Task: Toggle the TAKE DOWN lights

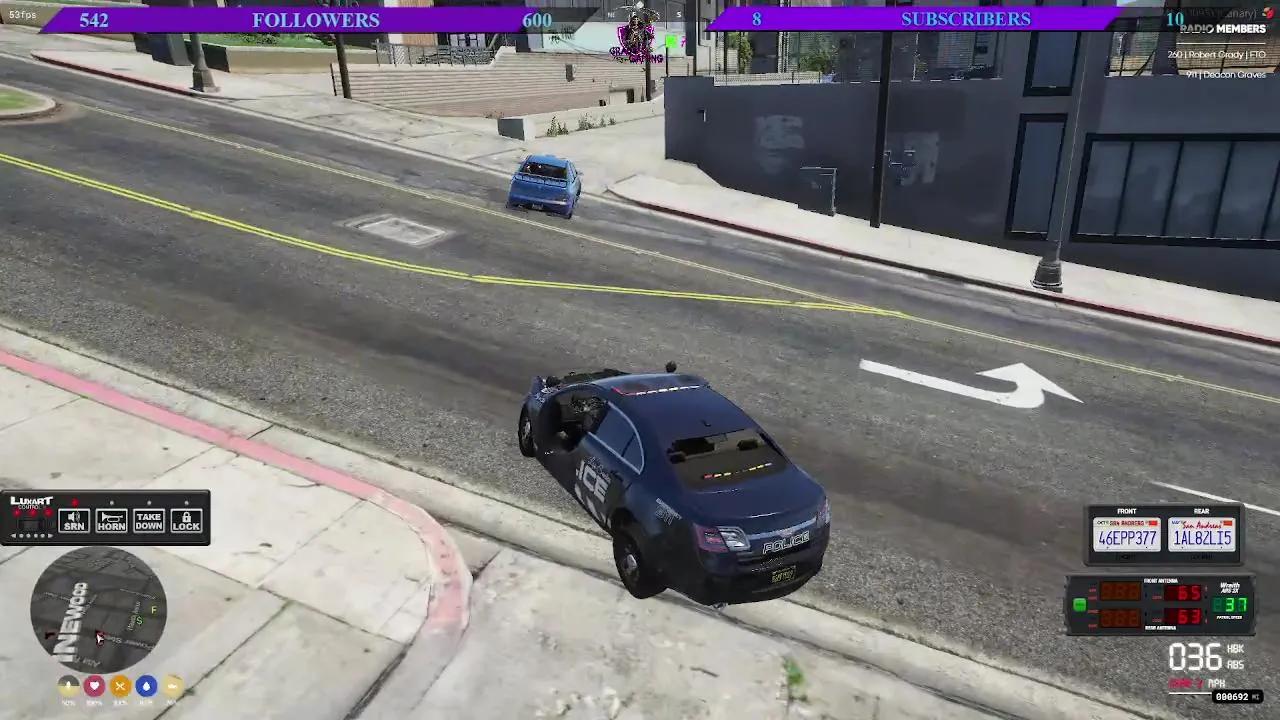Action: point(148,521)
